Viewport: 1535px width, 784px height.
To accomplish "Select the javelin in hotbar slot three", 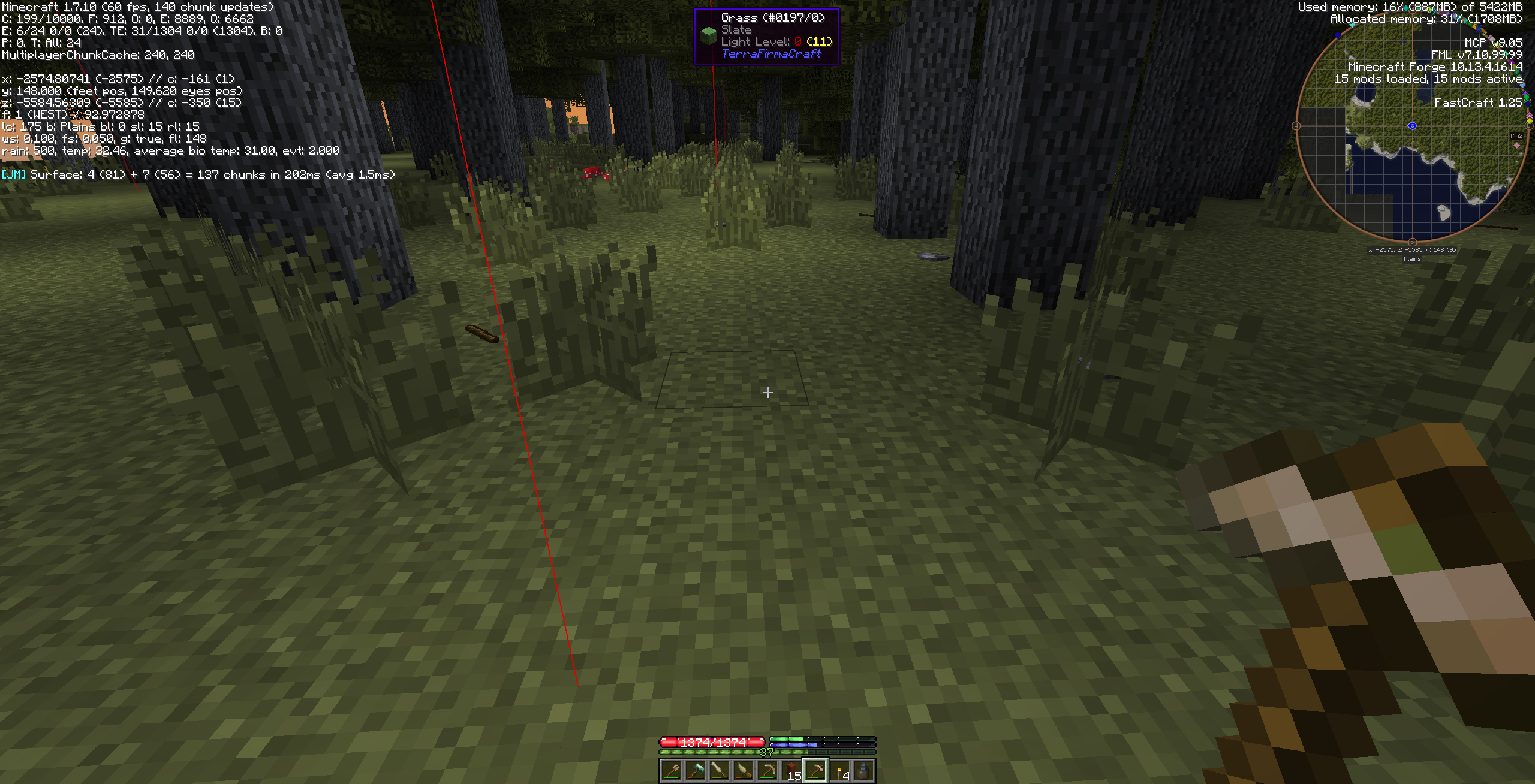I will point(719,773).
